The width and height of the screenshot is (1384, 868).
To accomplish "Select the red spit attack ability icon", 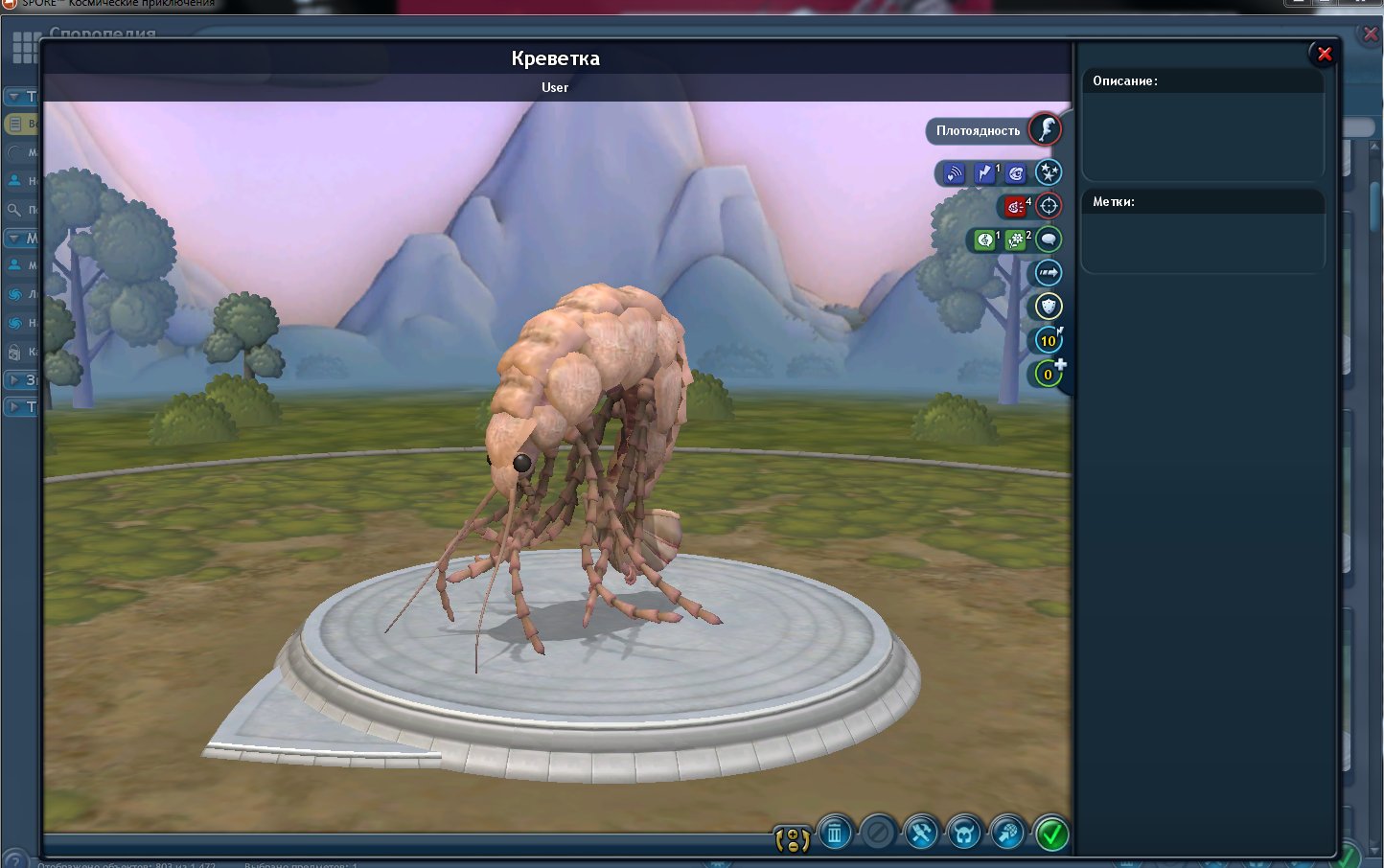I will pyautogui.click(x=1014, y=207).
